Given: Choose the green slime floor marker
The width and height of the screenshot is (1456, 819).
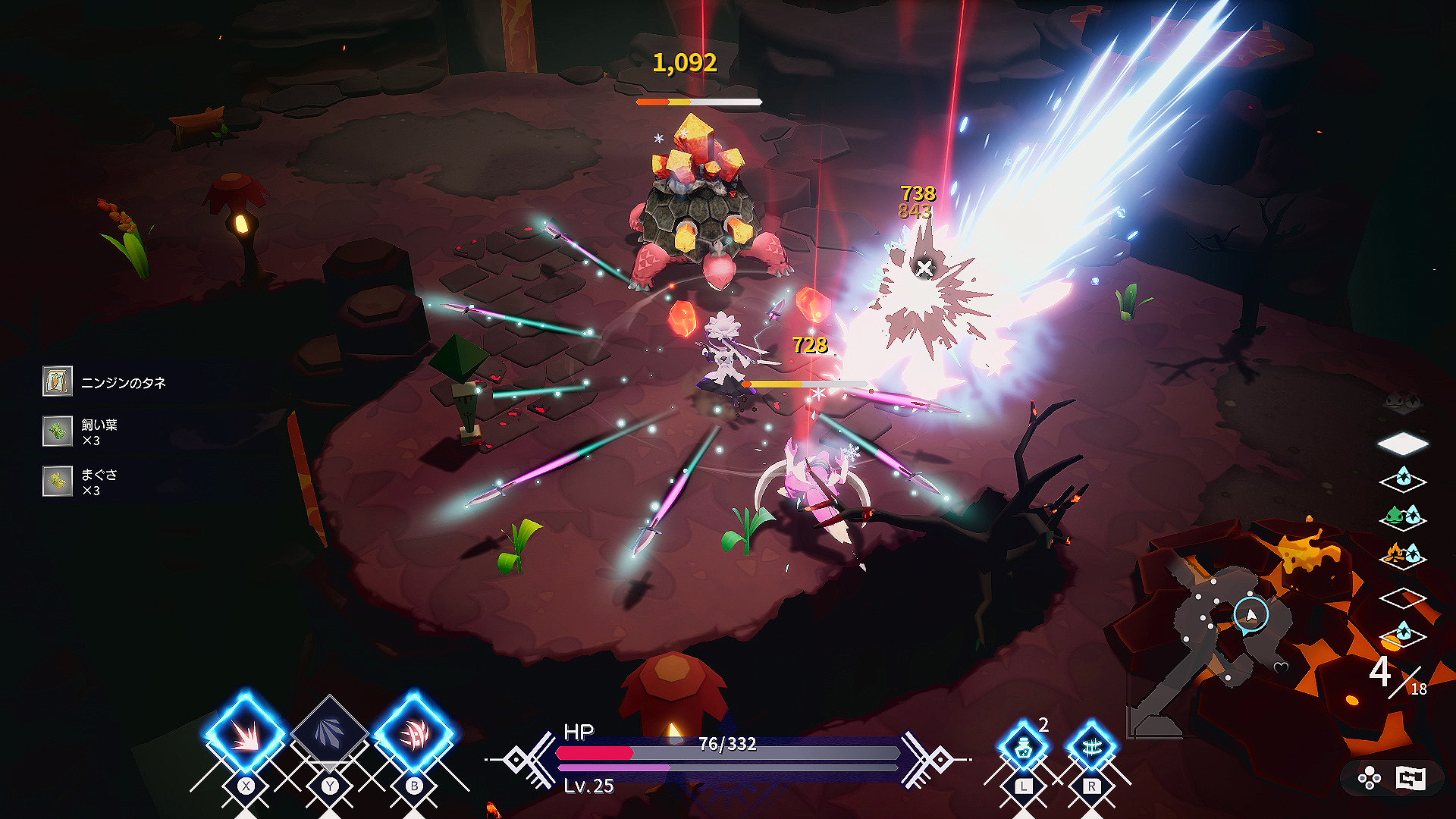Looking at the screenshot, I should 1403,519.
